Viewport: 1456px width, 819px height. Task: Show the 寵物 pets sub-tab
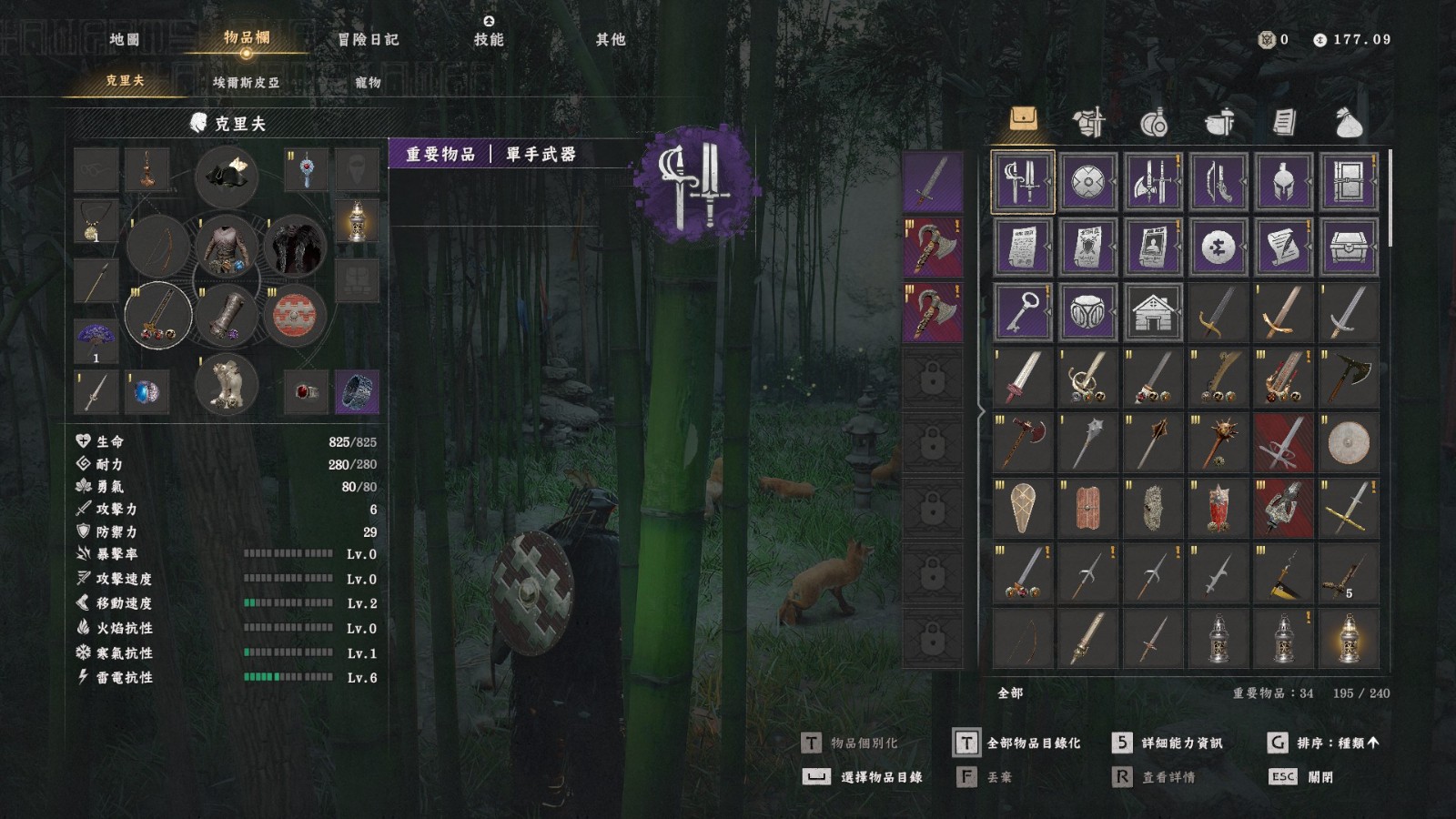click(368, 82)
